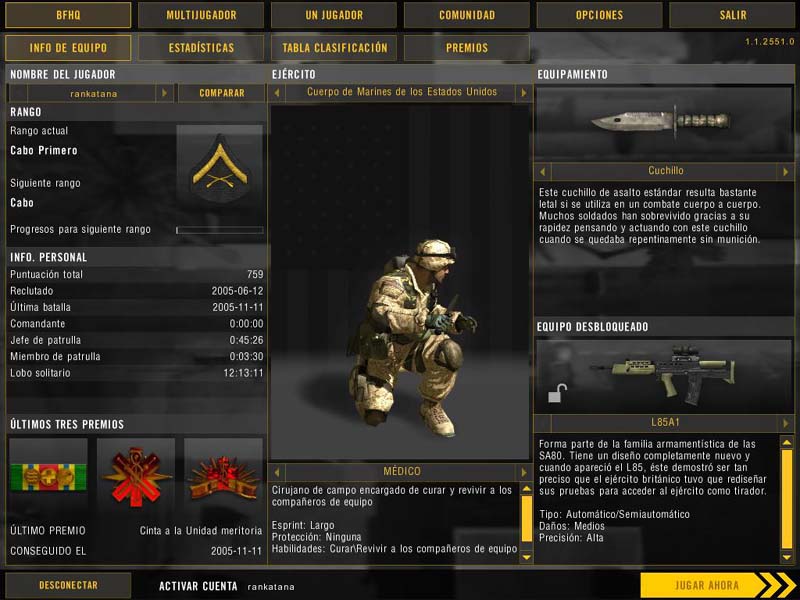Switch to the next class after Médico
800x600 pixels.
522,471
